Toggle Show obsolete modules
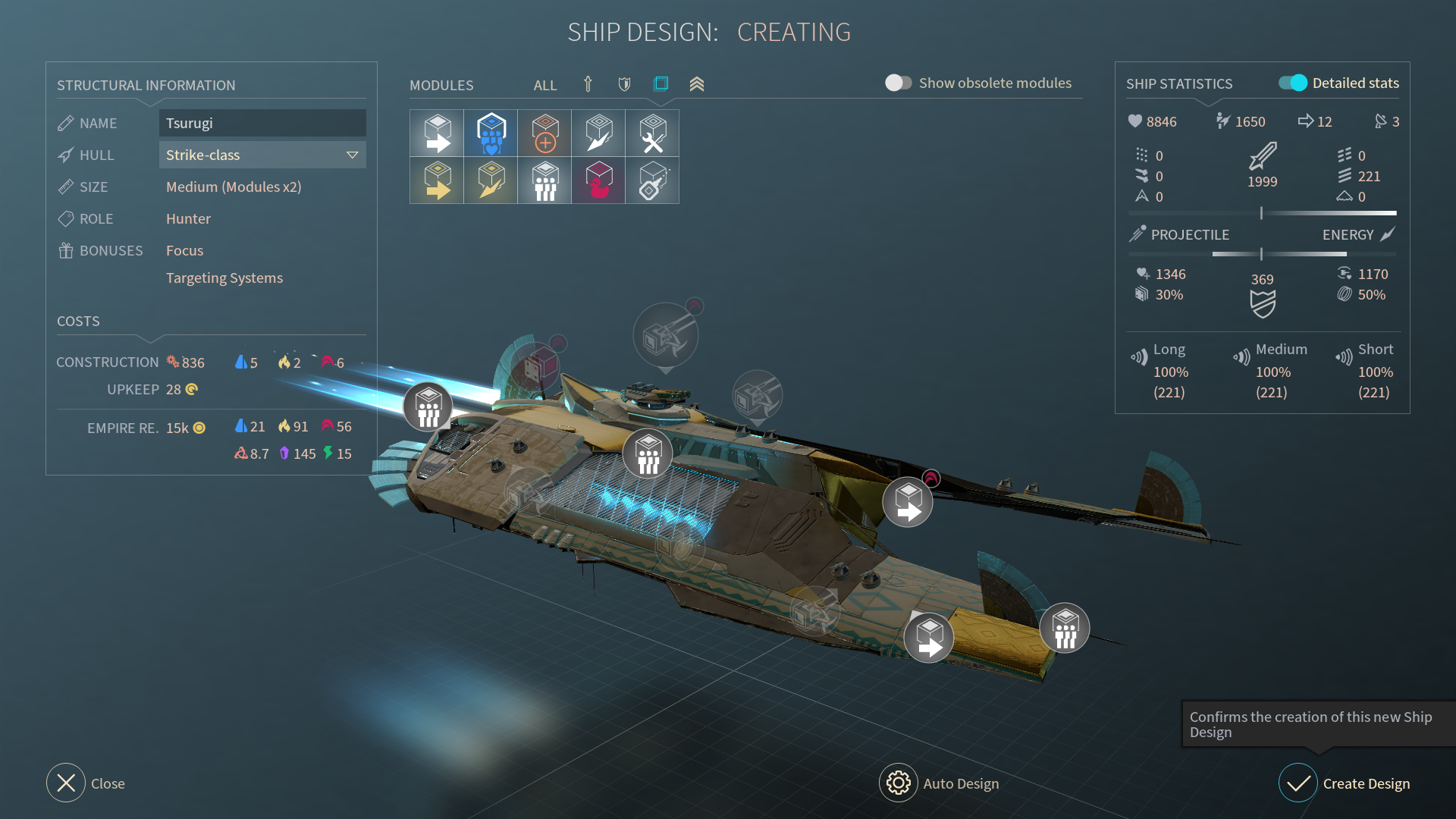This screenshot has width=1456, height=819. click(898, 83)
